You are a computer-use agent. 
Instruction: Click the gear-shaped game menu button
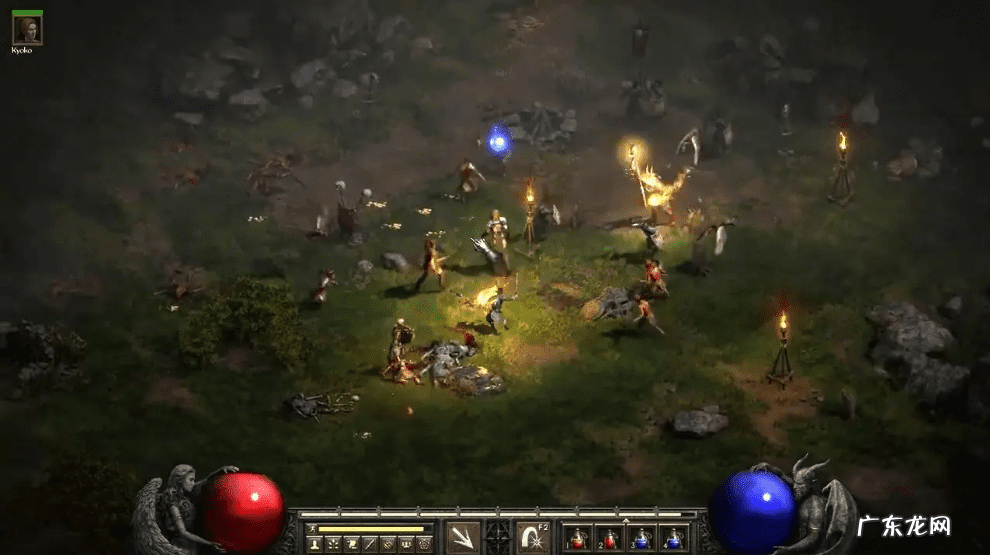point(423,543)
